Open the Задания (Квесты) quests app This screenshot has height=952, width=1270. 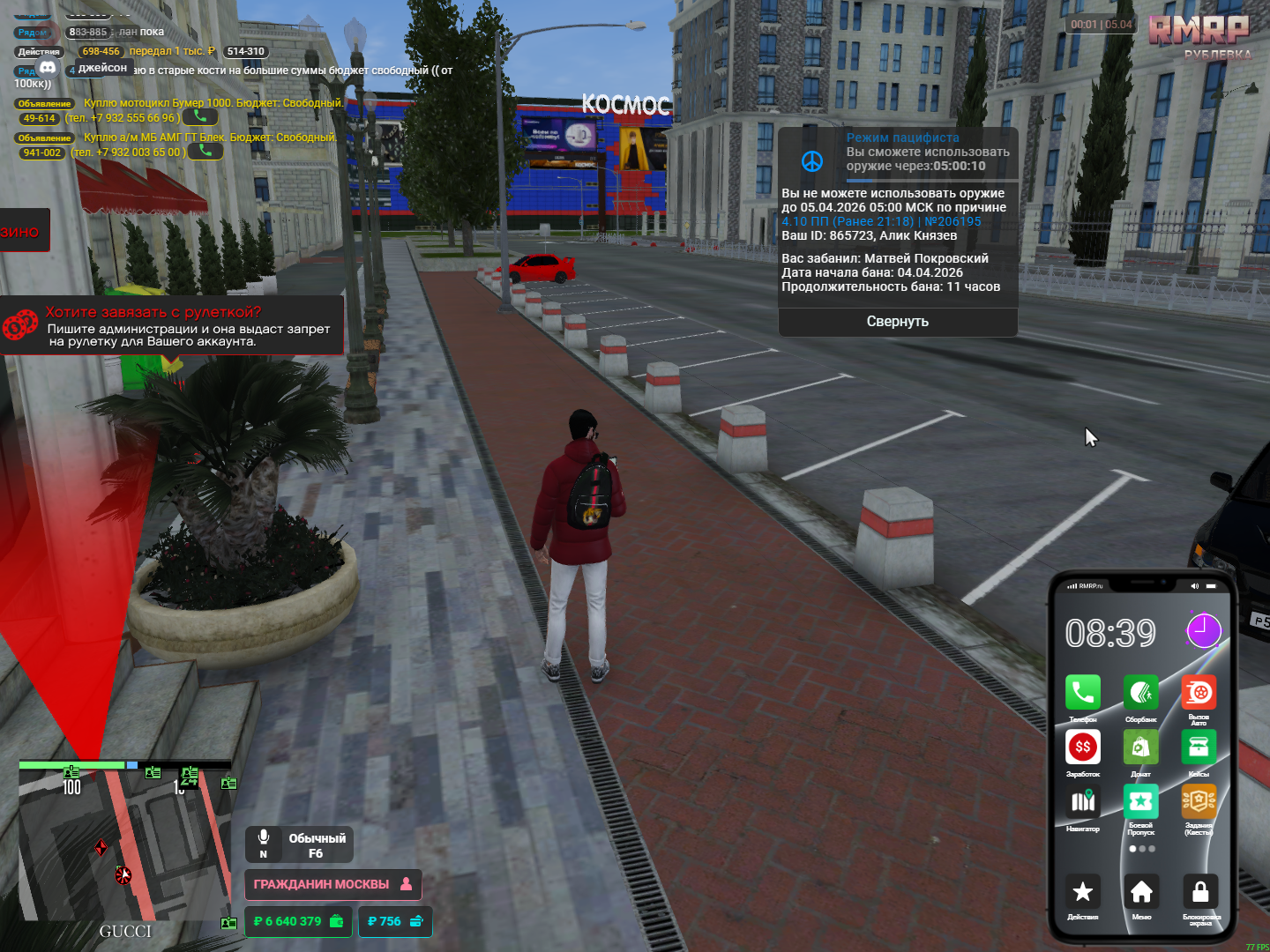pos(1199,801)
